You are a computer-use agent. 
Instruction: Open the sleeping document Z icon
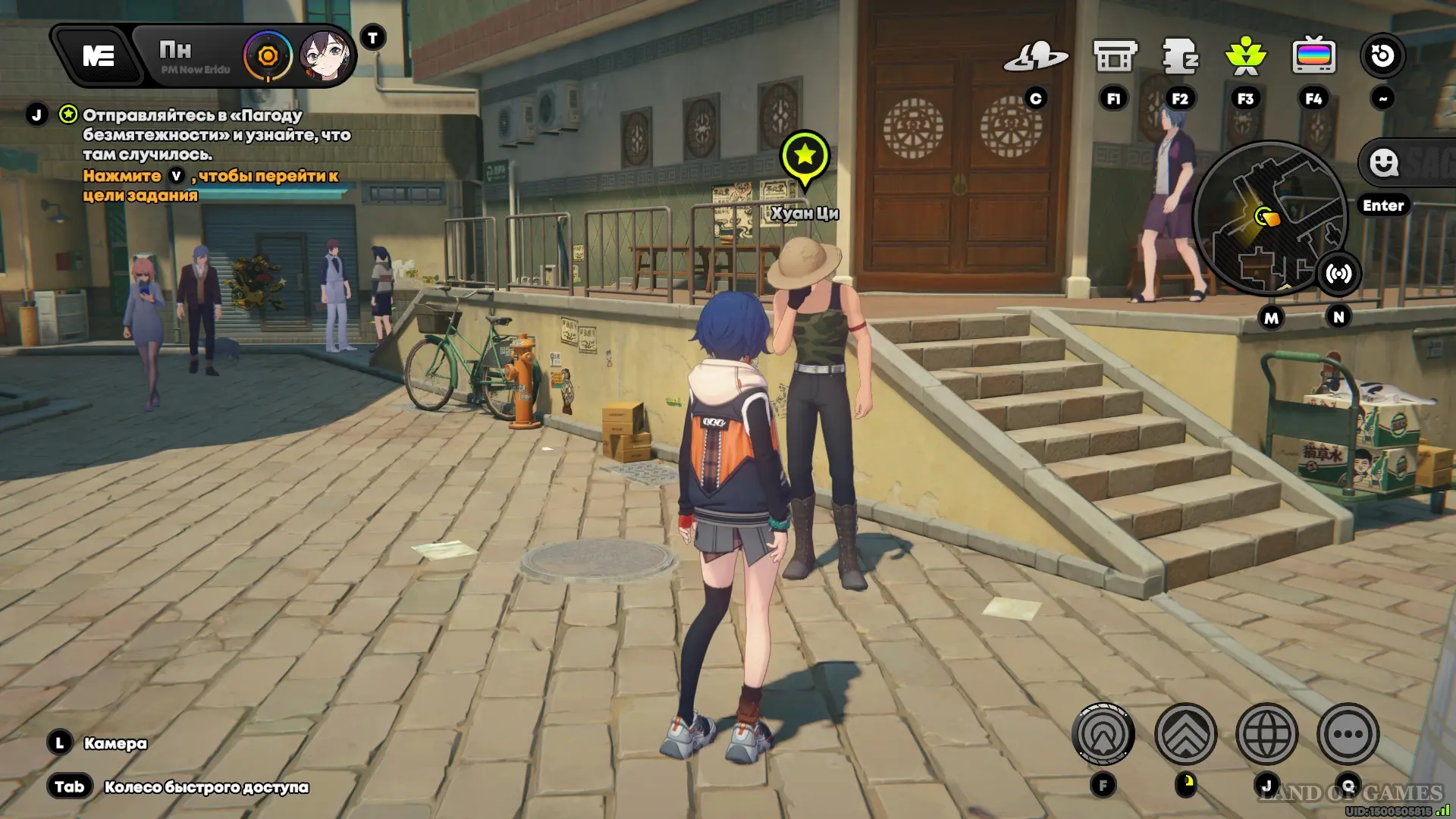tap(1180, 56)
